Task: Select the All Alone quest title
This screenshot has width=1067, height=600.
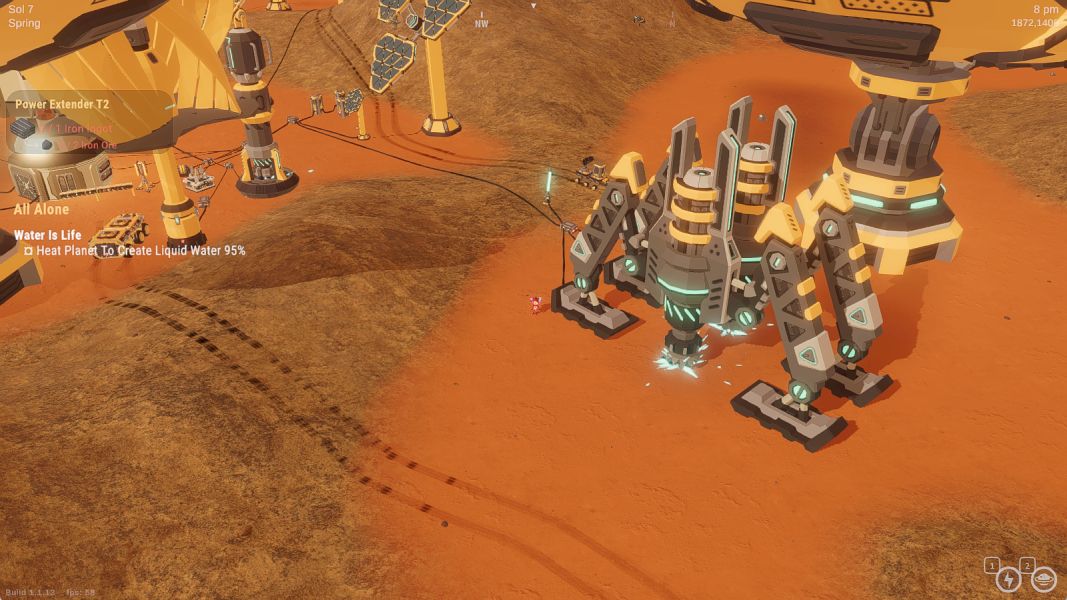Action: (x=42, y=209)
